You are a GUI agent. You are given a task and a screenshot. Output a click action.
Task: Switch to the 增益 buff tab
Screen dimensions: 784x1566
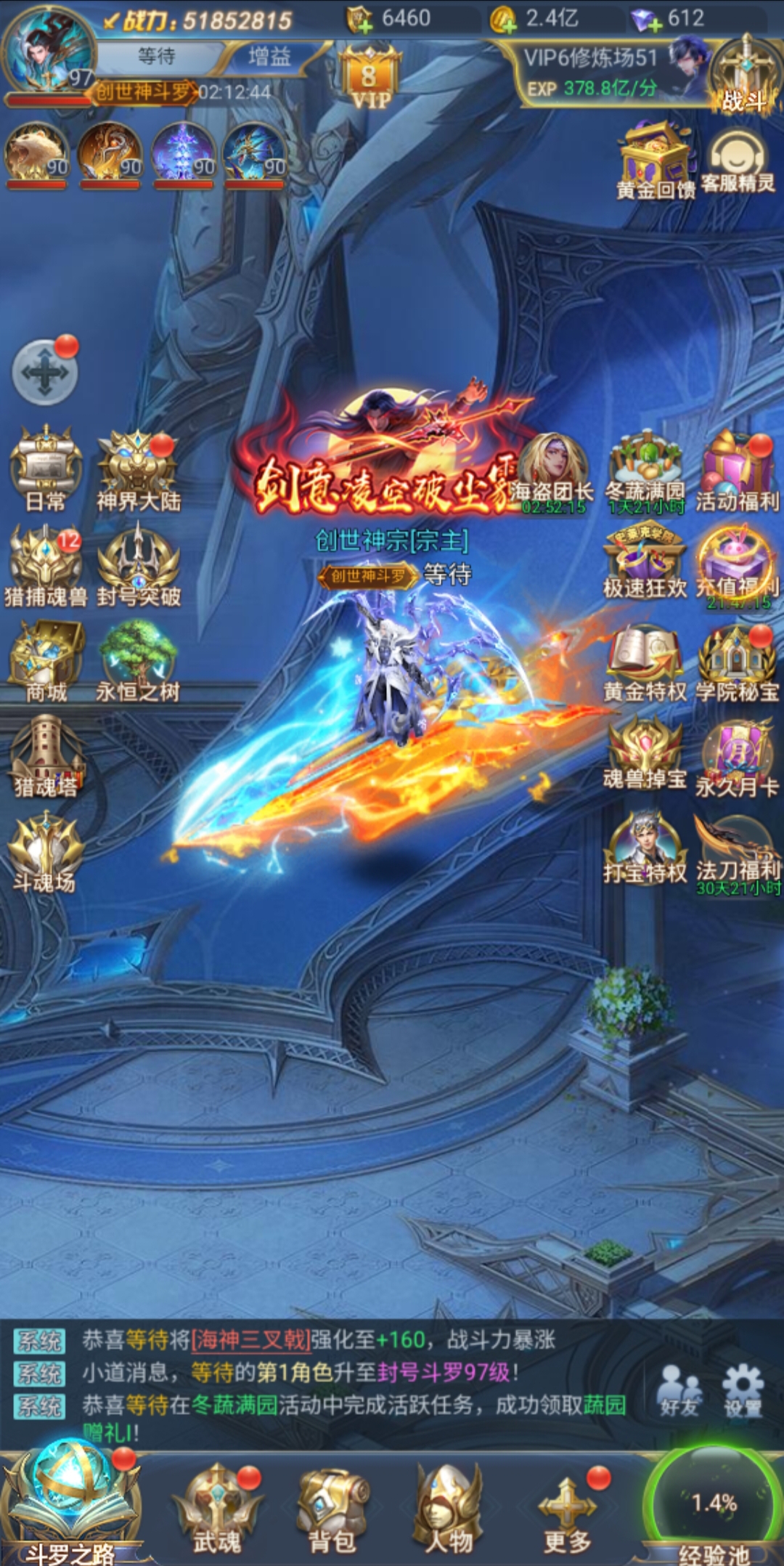269,57
